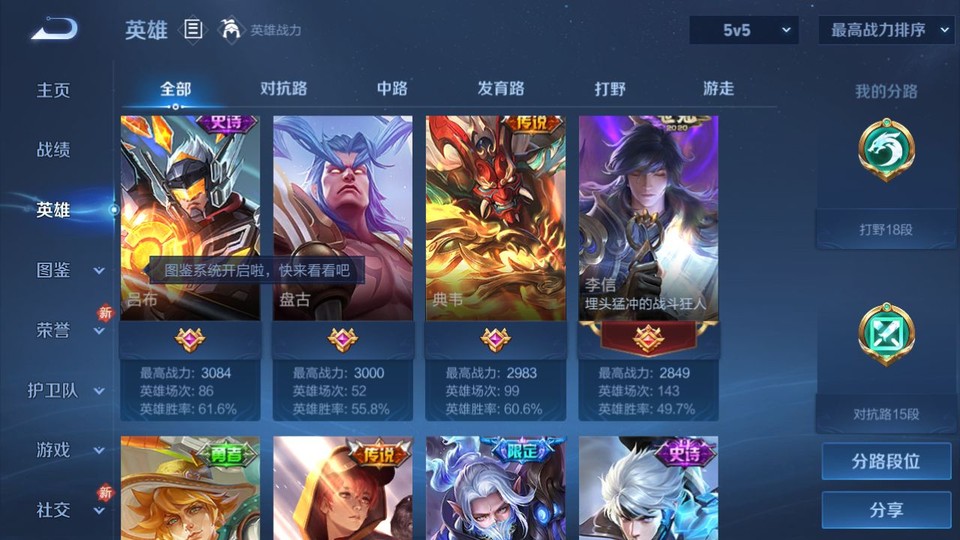Open the 主页 sidebar entry
The image size is (960, 540).
click(54, 90)
